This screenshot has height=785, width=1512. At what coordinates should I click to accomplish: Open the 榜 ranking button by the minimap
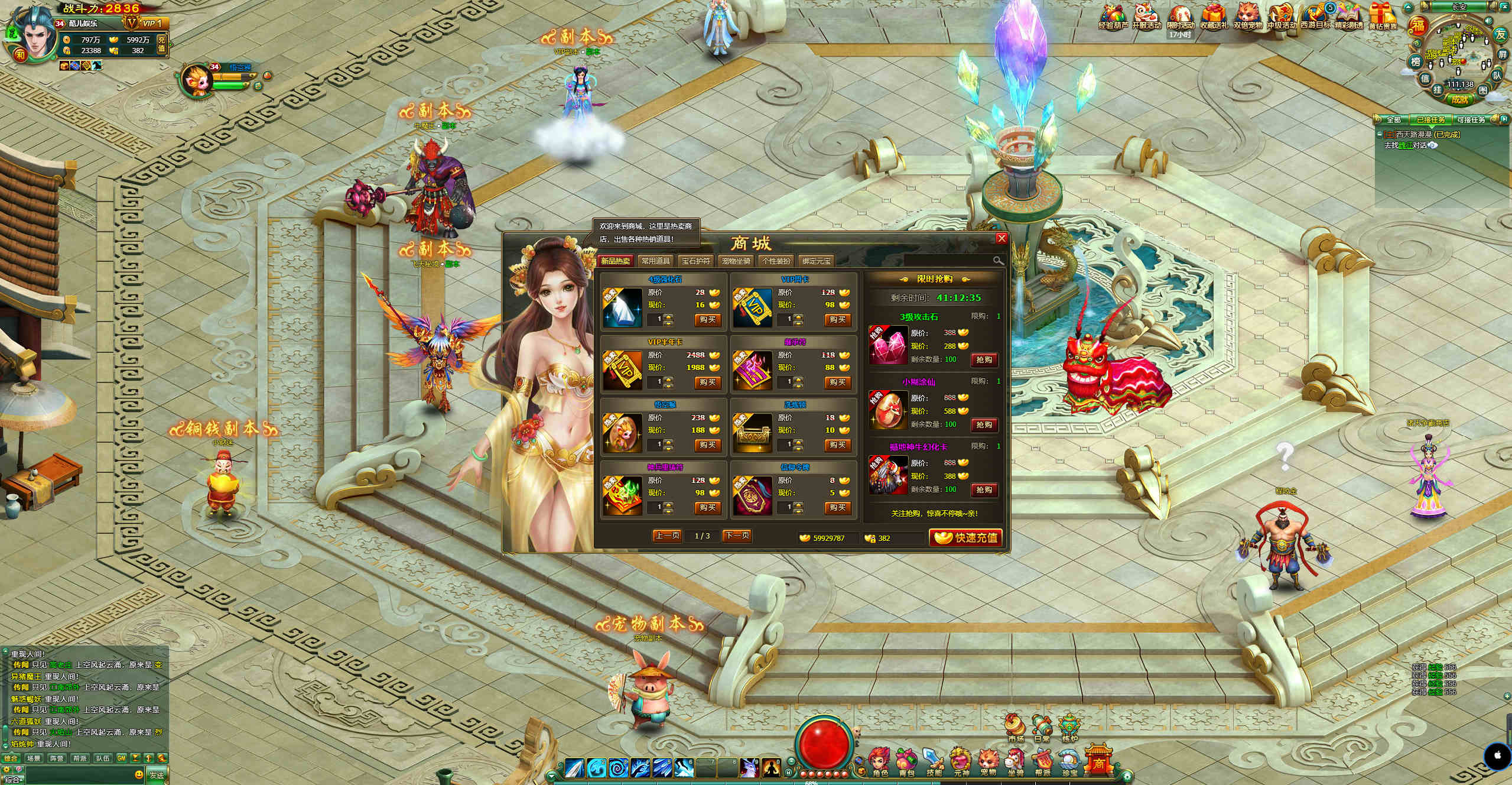(x=1416, y=62)
